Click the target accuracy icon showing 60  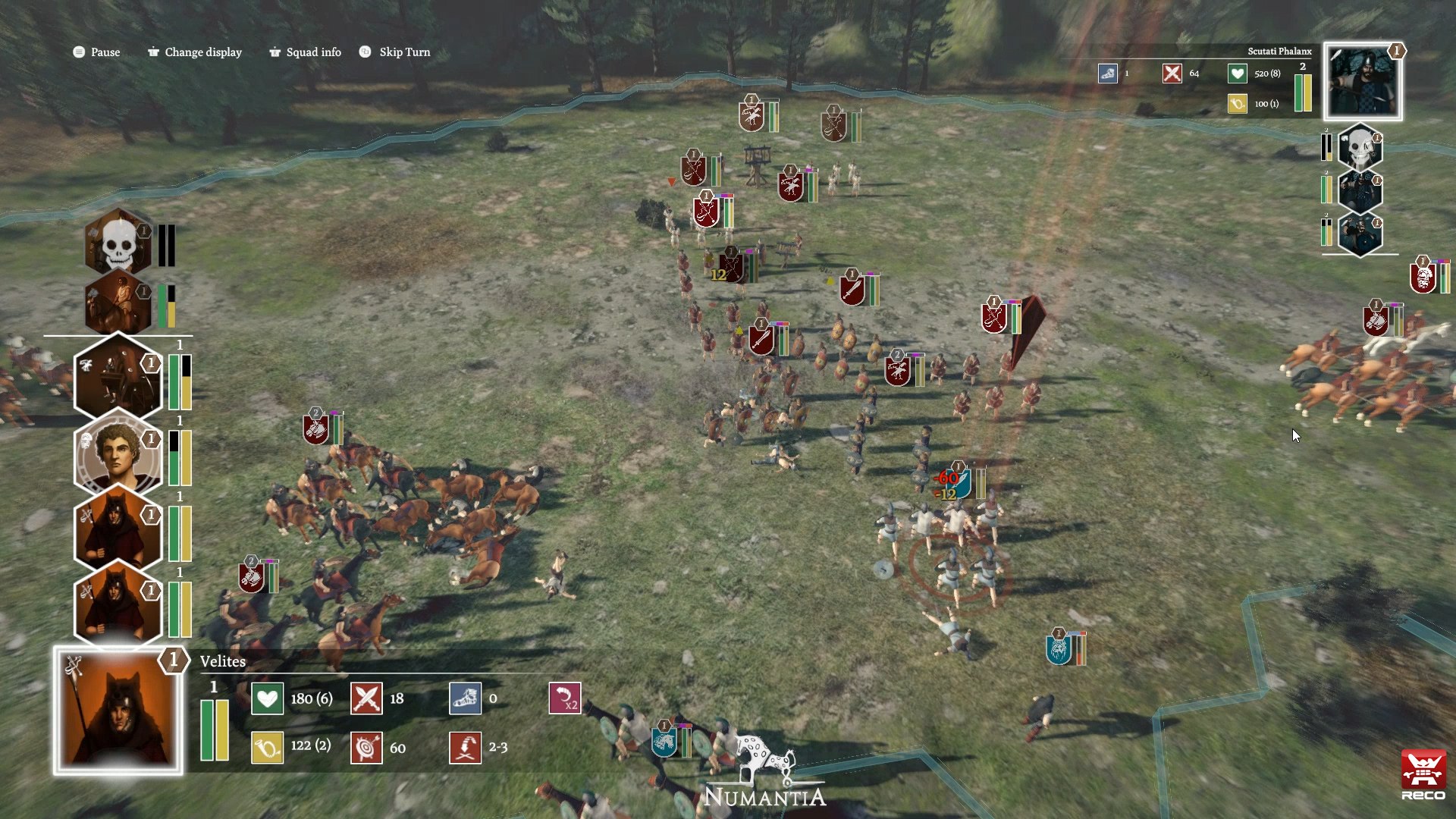(x=366, y=746)
